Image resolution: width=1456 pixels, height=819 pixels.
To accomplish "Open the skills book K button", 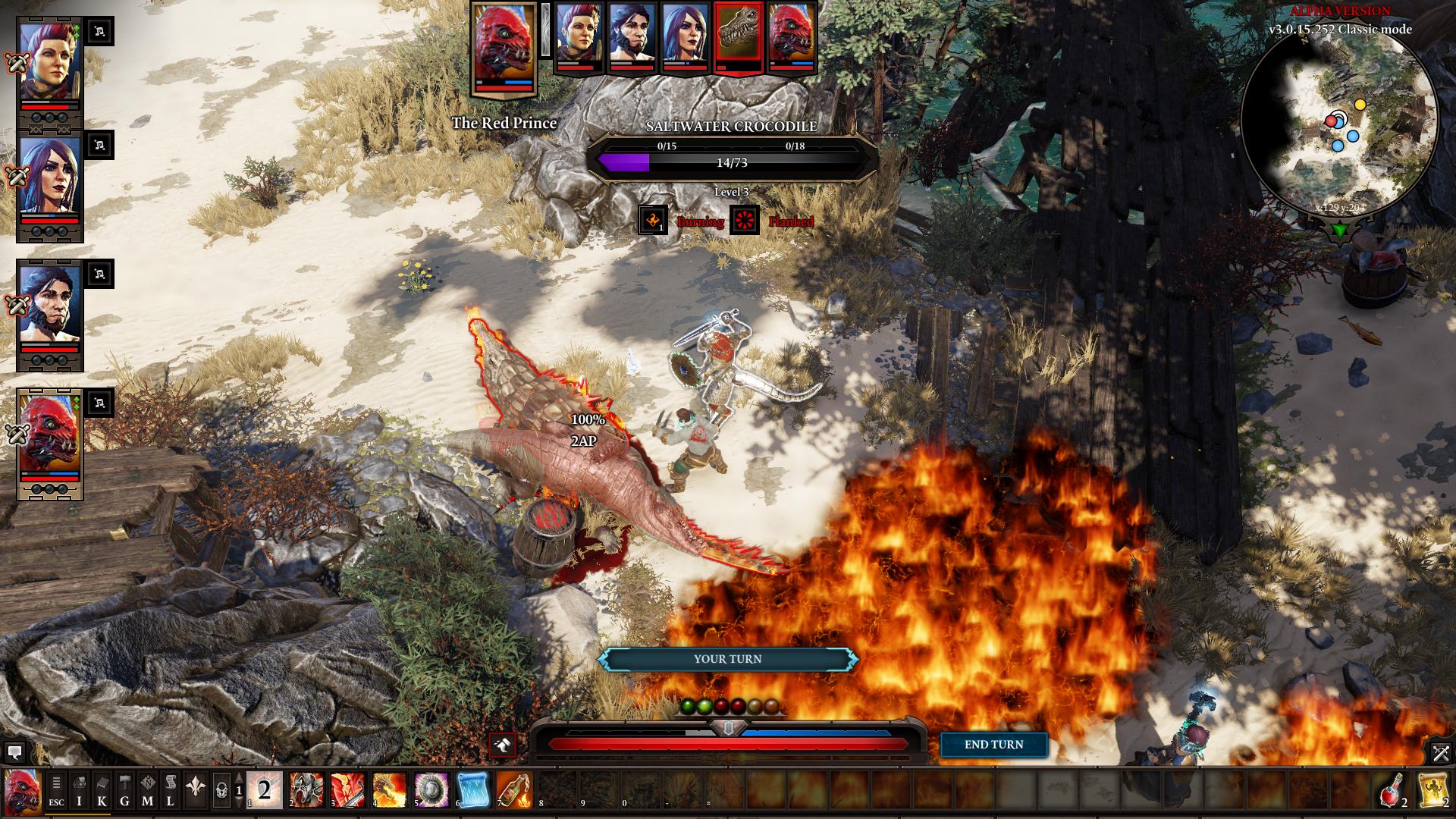I will [x=102, y=790].
